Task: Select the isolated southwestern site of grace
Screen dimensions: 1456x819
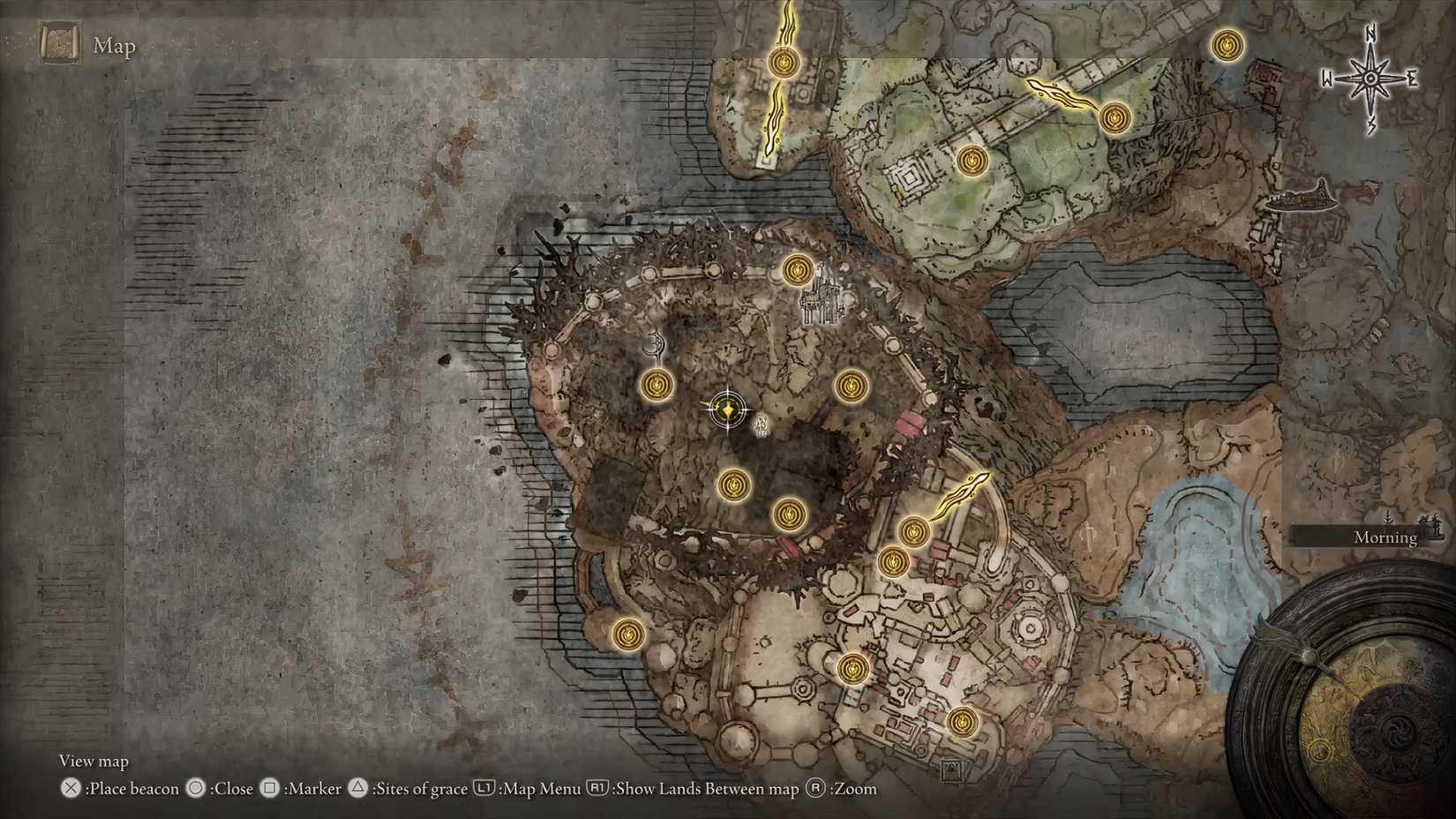Action: pyautogui.click(x=629, y=635)
